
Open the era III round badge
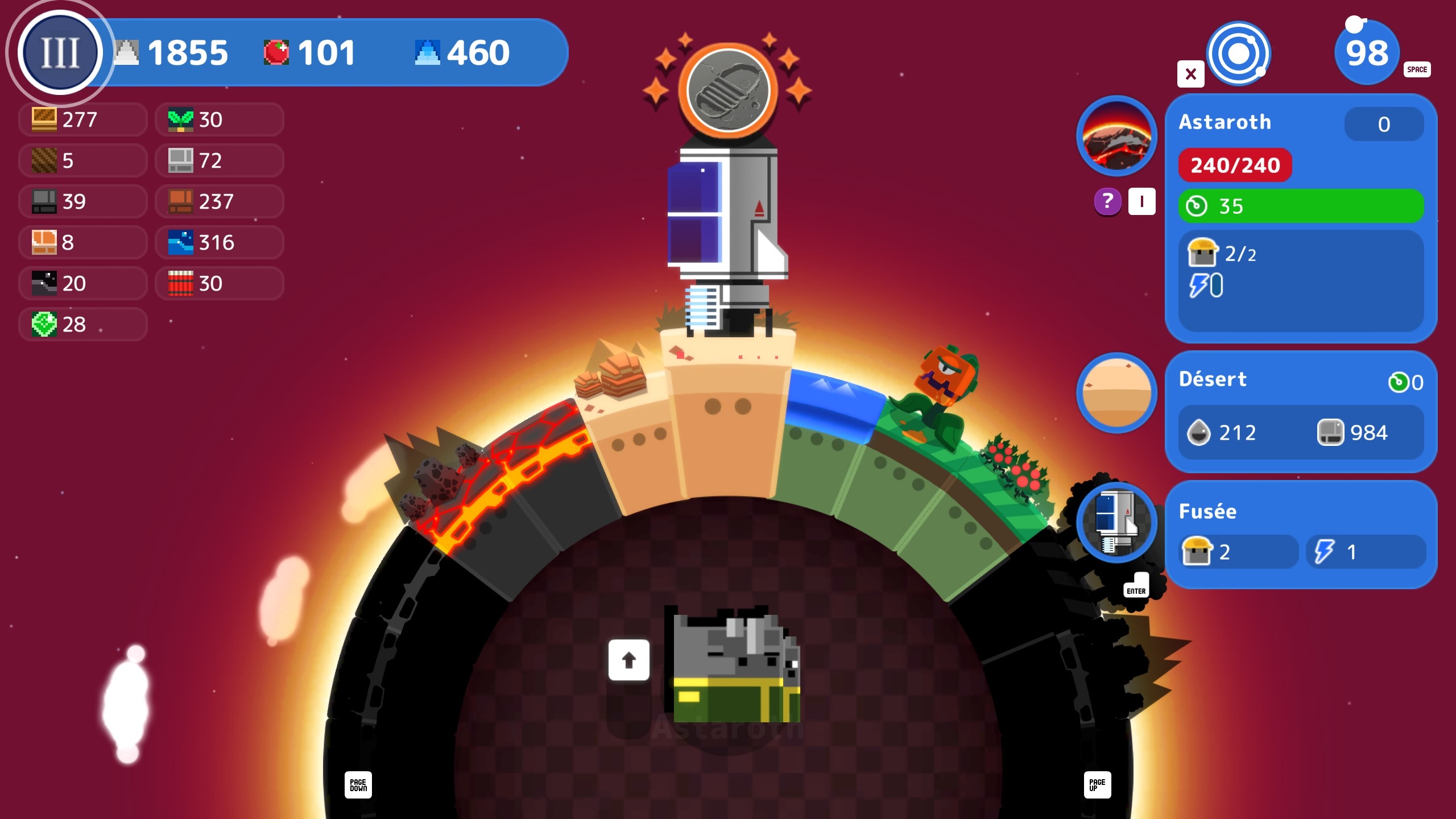click(x=60, y=52)
